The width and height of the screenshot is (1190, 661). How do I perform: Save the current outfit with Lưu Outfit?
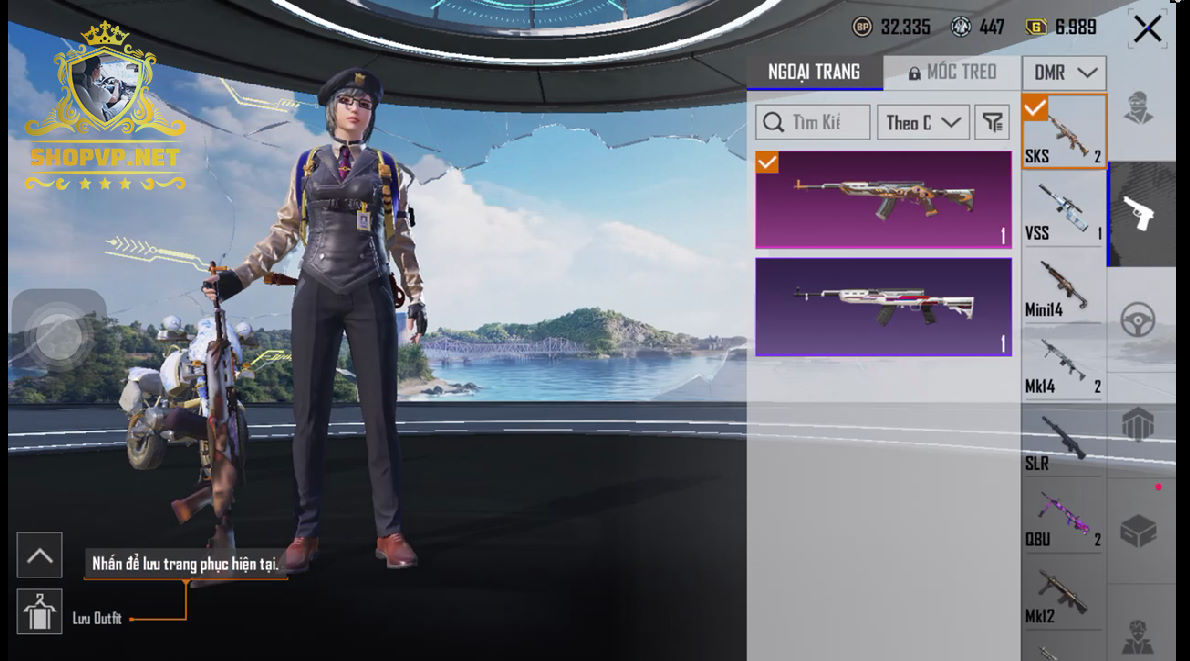tap(40, 612)
